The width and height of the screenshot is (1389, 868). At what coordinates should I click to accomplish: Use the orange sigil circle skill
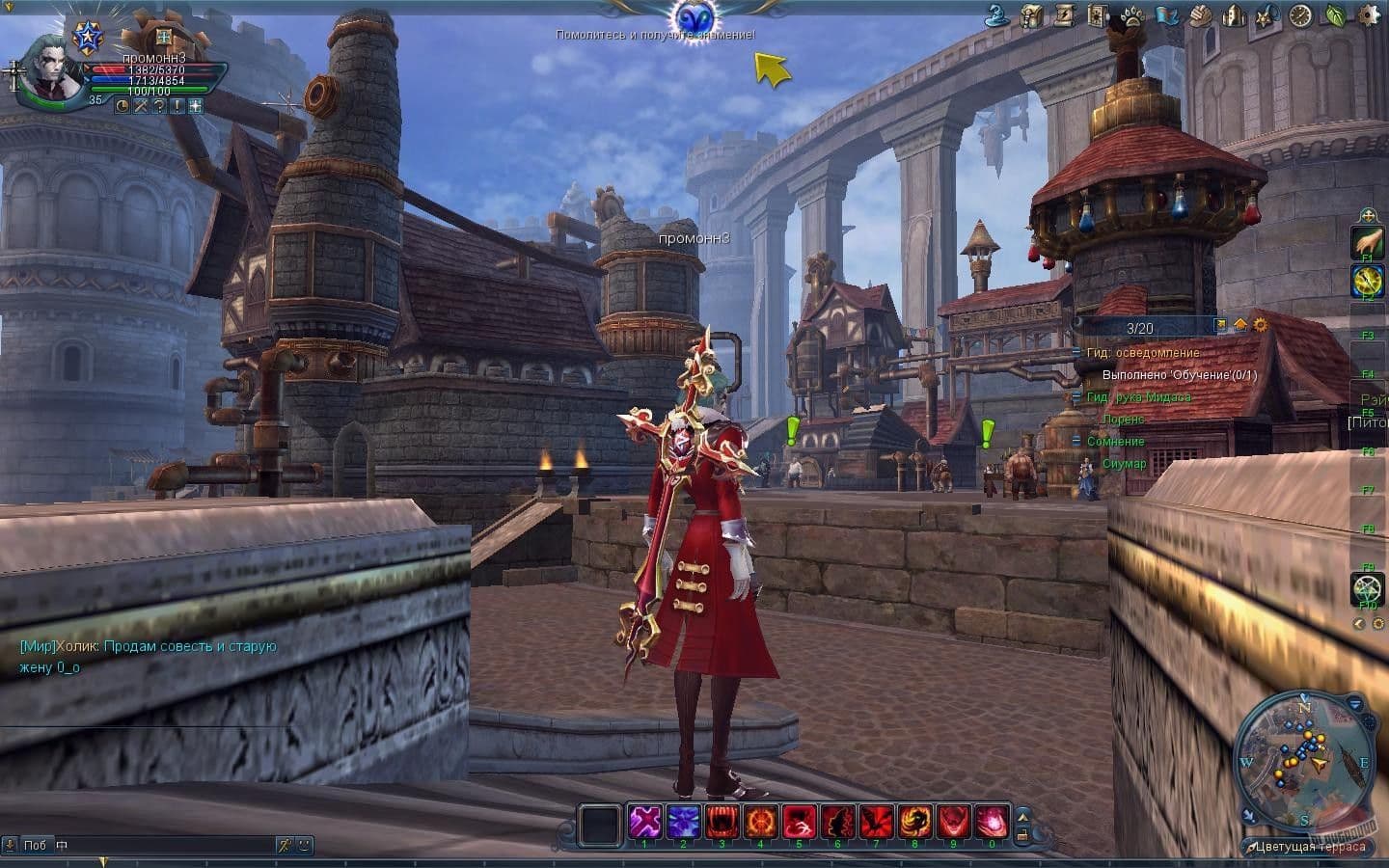[760, 823]
